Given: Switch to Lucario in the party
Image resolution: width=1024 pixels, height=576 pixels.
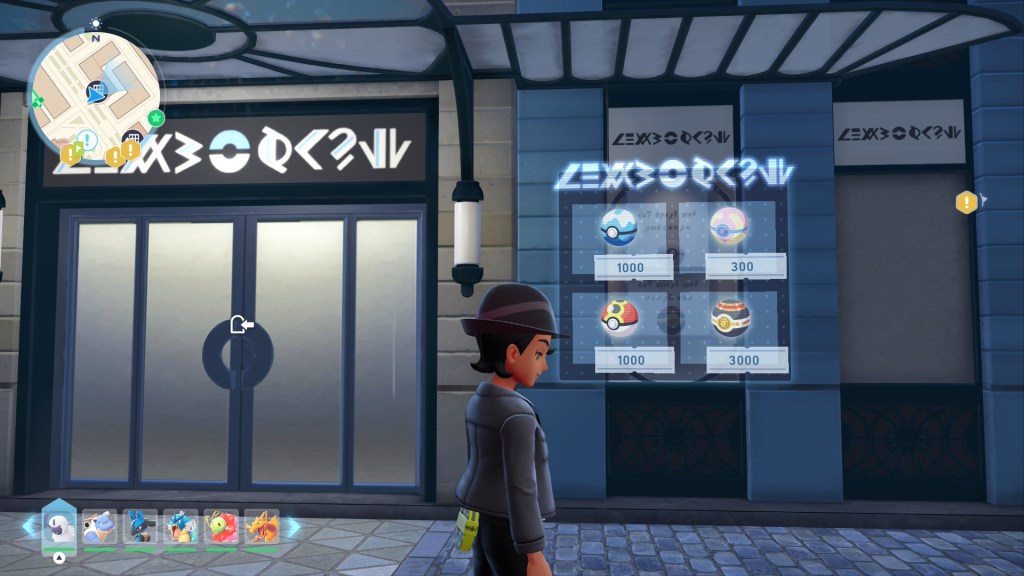Looking at the screenshot, I should tap(140, 526).
